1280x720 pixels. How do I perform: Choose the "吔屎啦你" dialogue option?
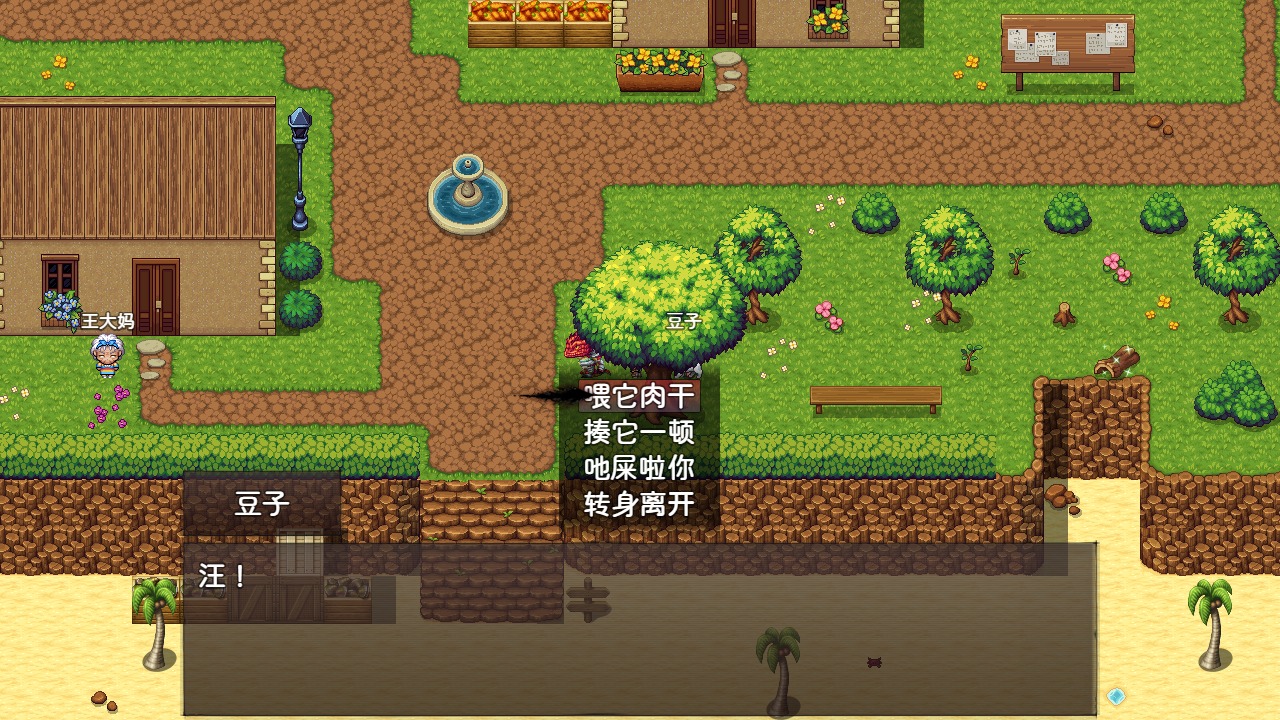click(641, 467)
